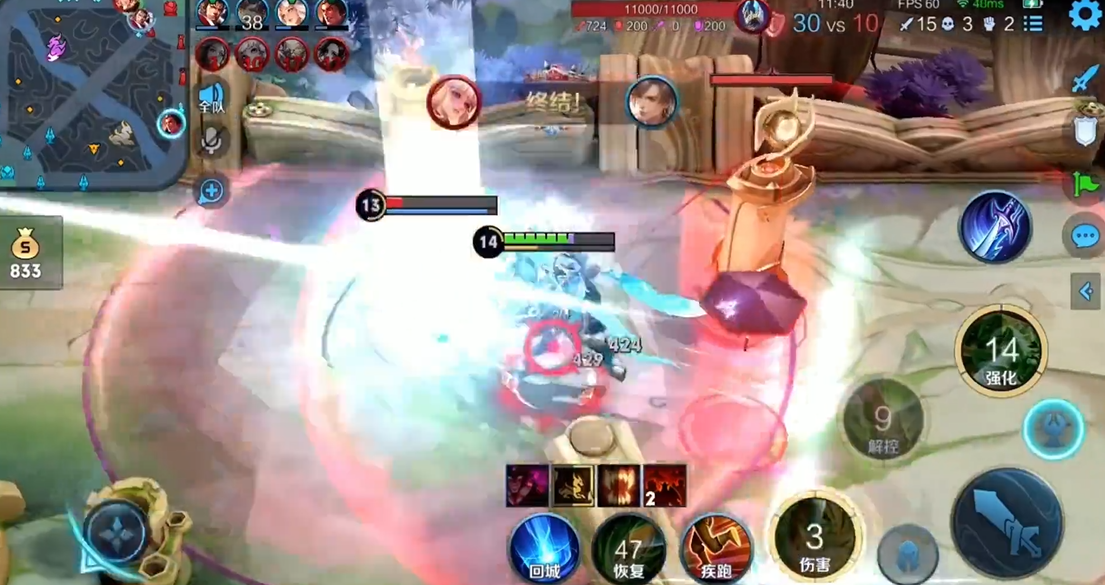
Task: Activate the 回城 recall ability
Action: (544, 548)
